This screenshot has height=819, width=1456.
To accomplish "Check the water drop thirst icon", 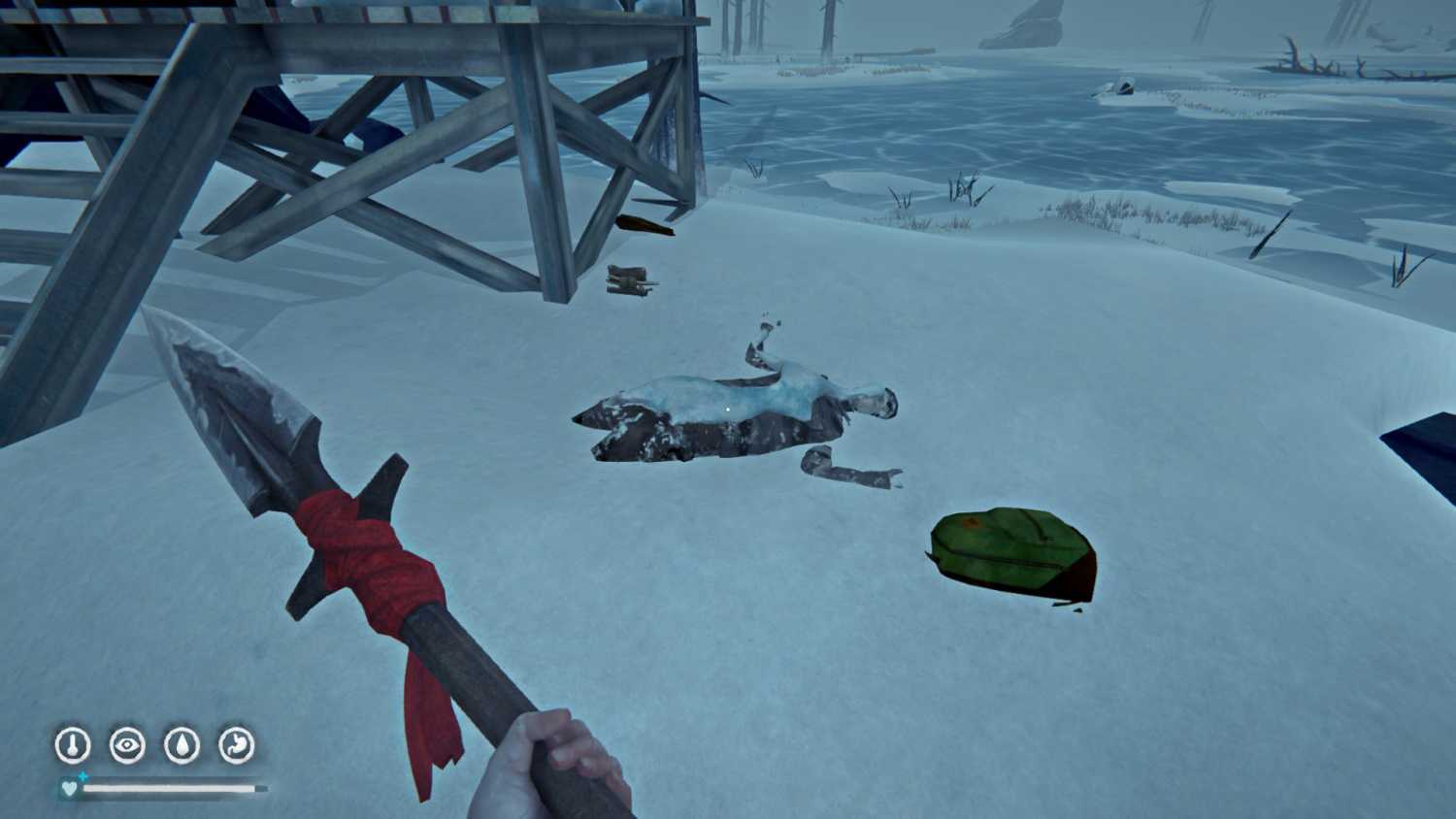I will [182, 745].
